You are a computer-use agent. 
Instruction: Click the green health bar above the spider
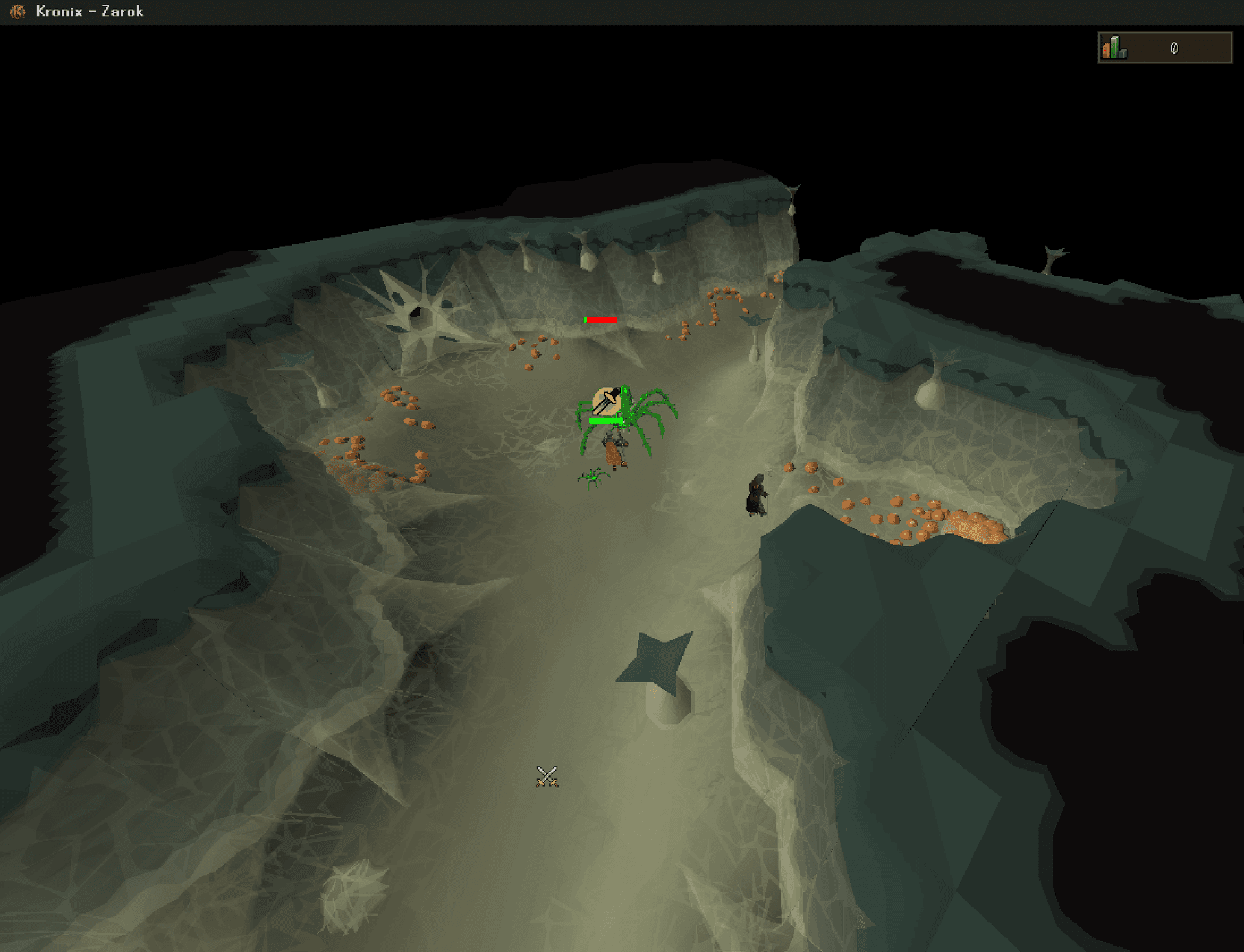pyautogui.click(x=606, y=420)
